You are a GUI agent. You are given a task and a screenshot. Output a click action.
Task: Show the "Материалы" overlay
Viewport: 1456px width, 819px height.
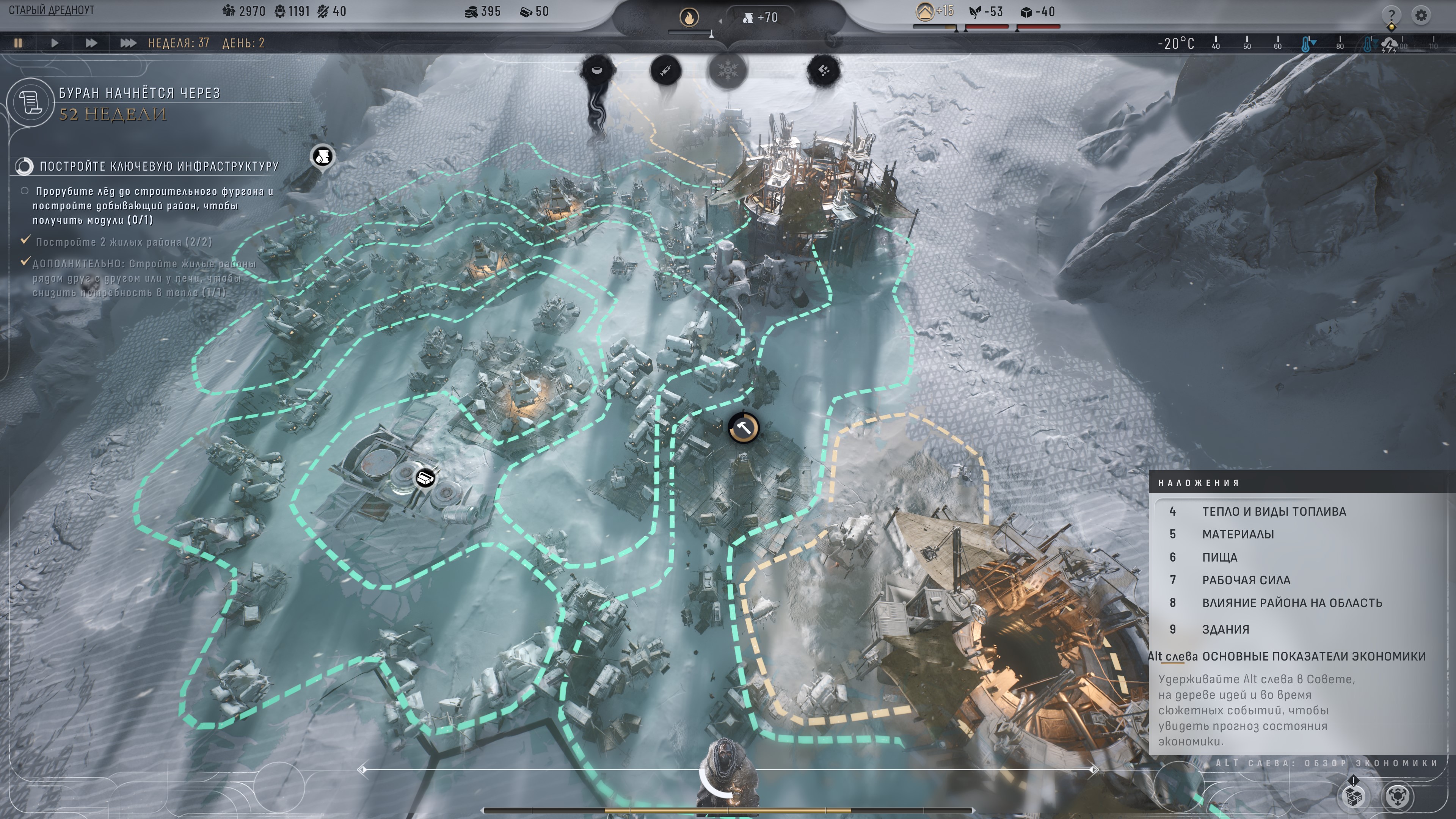tap(1238, 534)
